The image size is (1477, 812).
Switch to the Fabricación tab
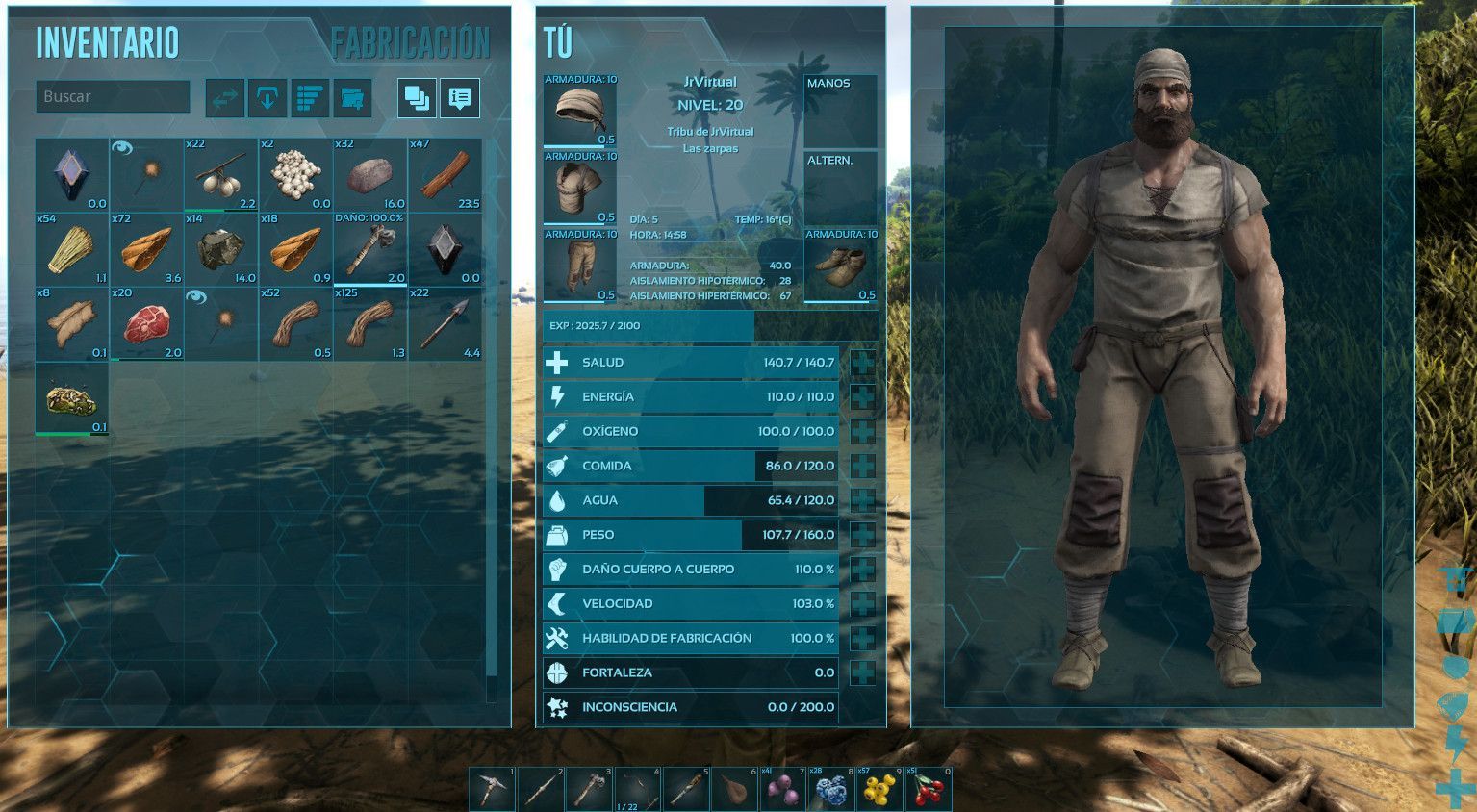[x=410, y=43]
